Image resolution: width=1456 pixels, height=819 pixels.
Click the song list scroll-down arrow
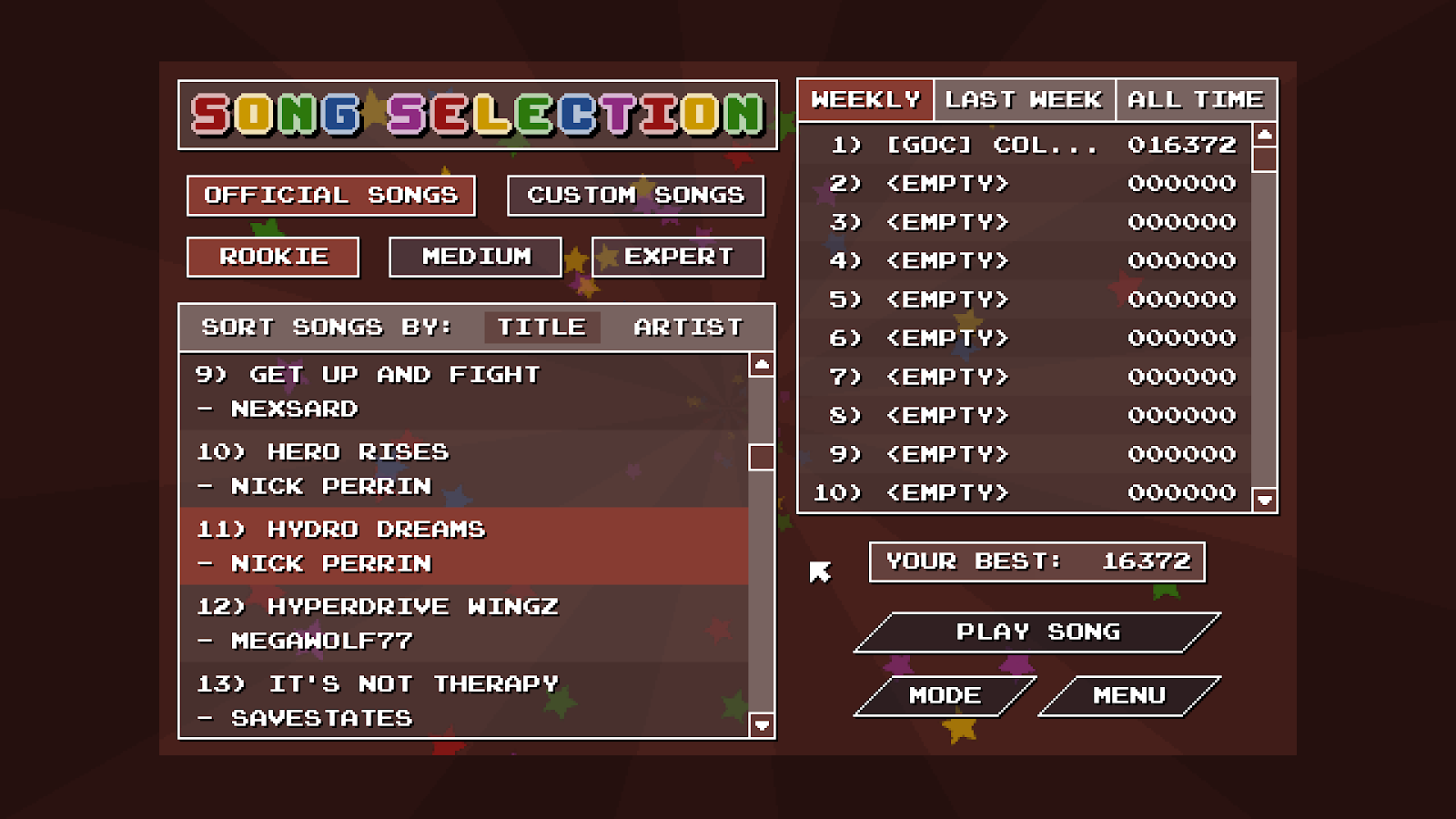point(761,724)
